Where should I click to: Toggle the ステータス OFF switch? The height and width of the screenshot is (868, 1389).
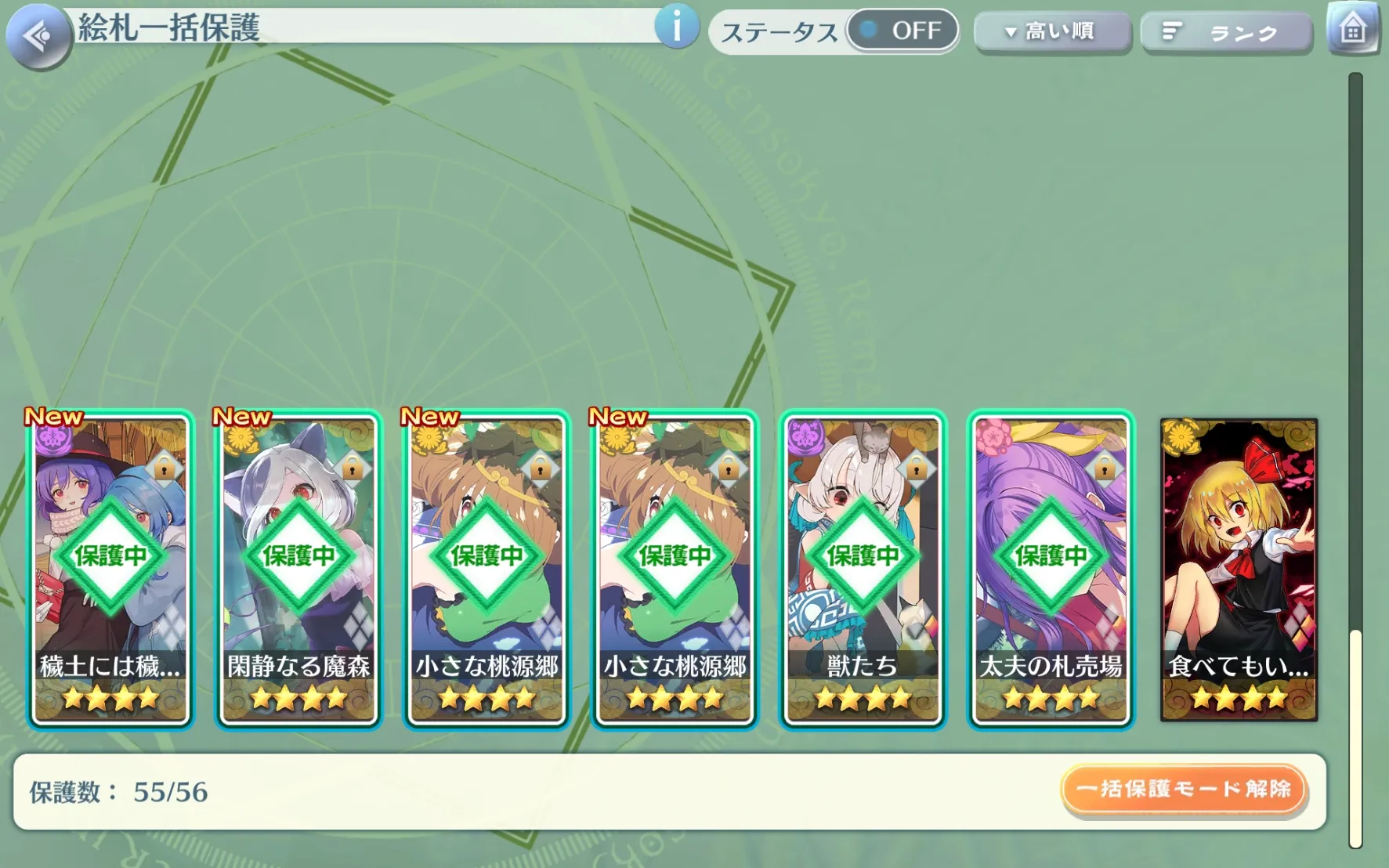[902, 31]
